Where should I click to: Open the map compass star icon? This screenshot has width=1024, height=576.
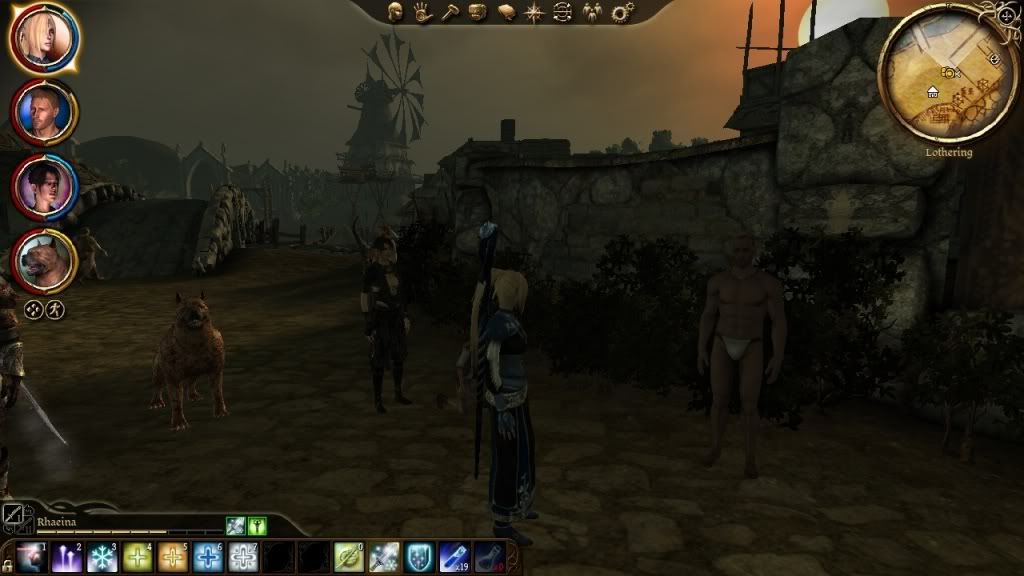534,12
